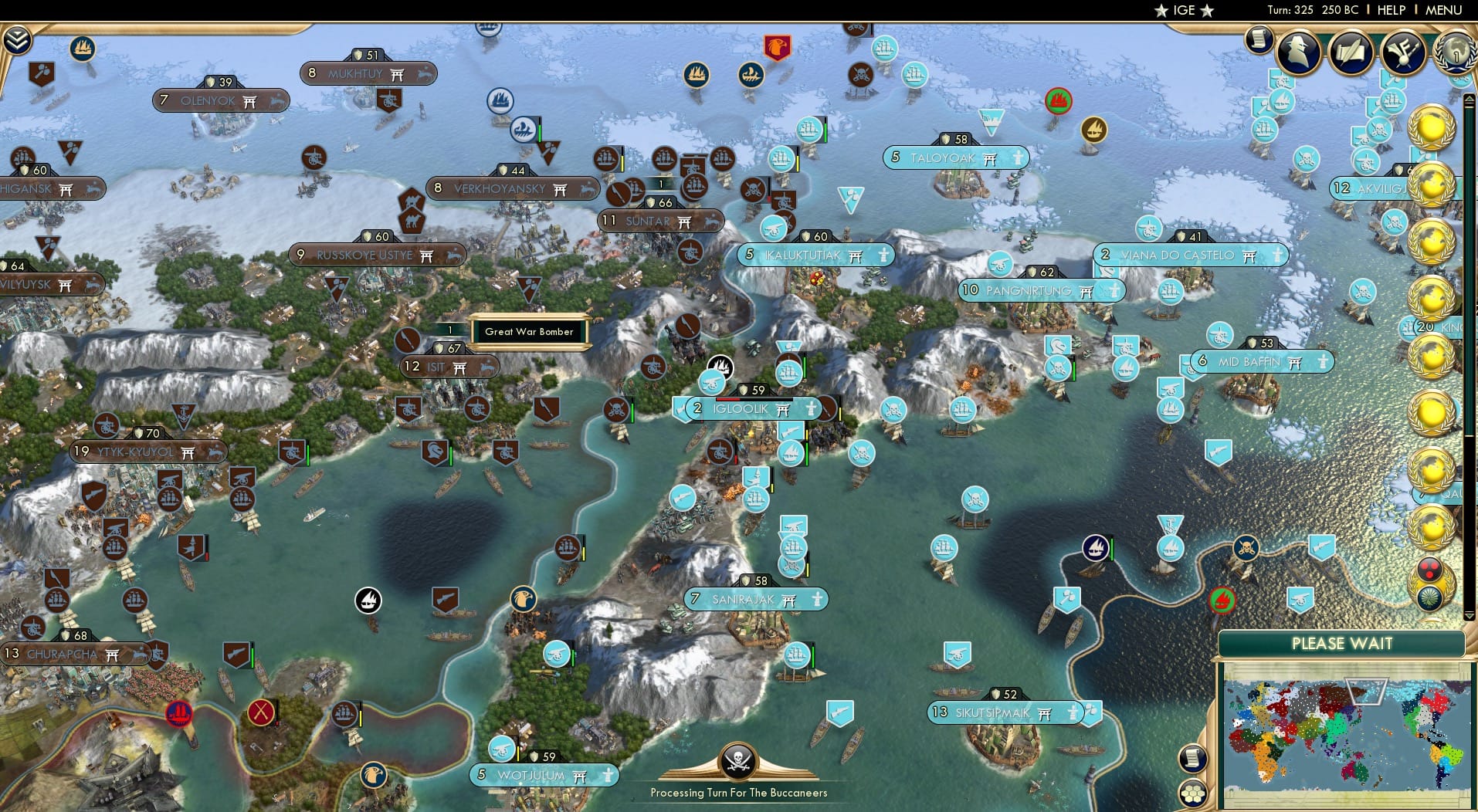Viewport: 1478px width, 812px height.
Task: Open the notification log scroll beside minimap
Action: coord(1192,757)
